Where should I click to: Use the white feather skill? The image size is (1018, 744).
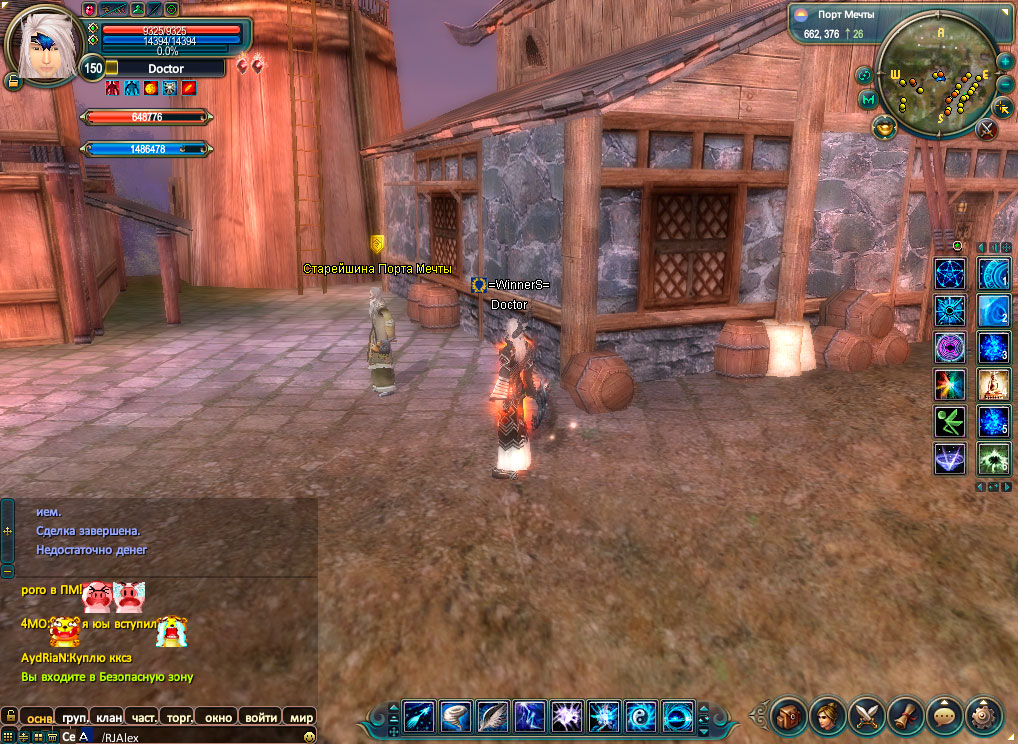tap(493, 716)
